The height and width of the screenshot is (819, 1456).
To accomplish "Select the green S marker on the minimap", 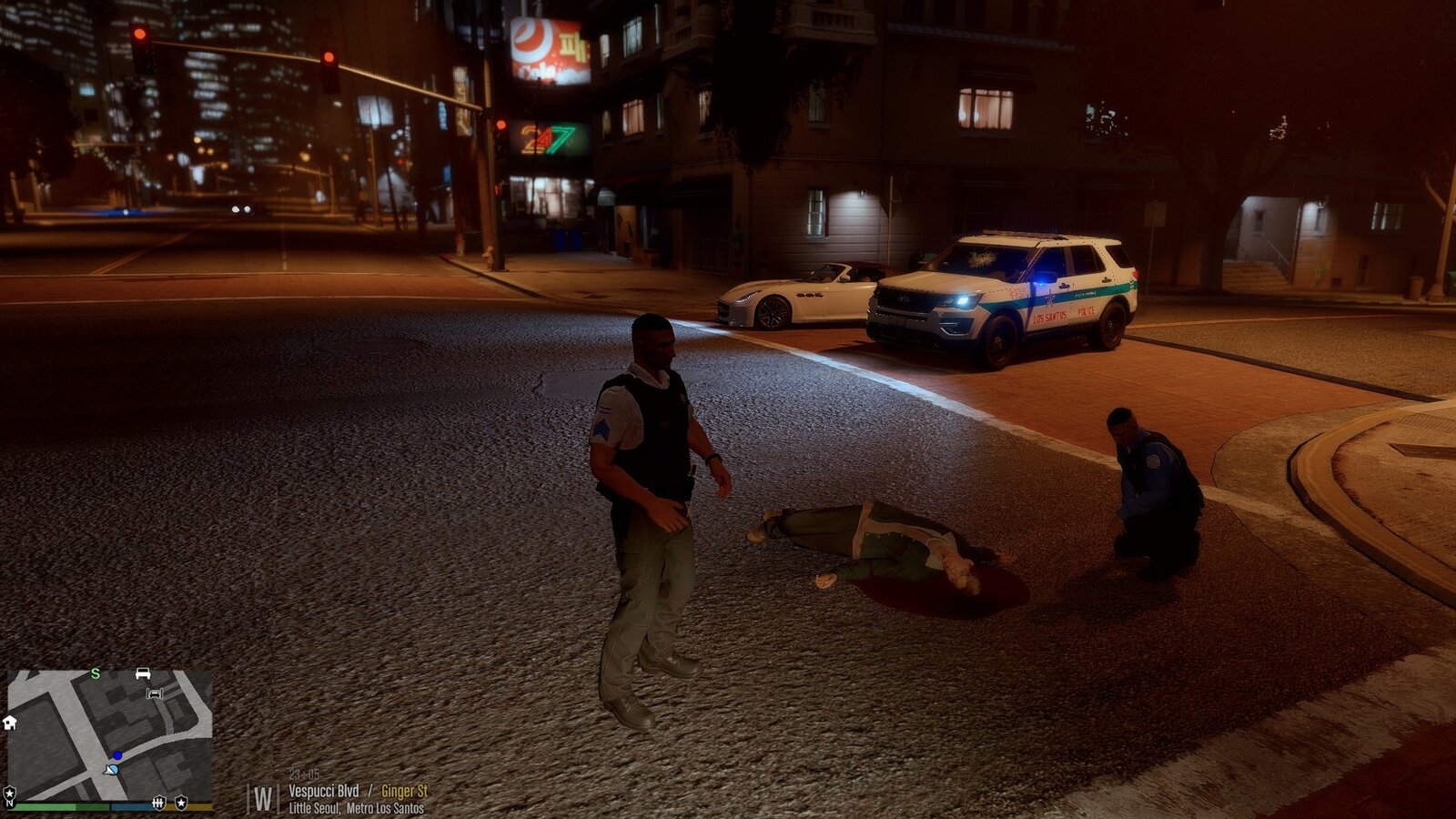I will [96, 674].
